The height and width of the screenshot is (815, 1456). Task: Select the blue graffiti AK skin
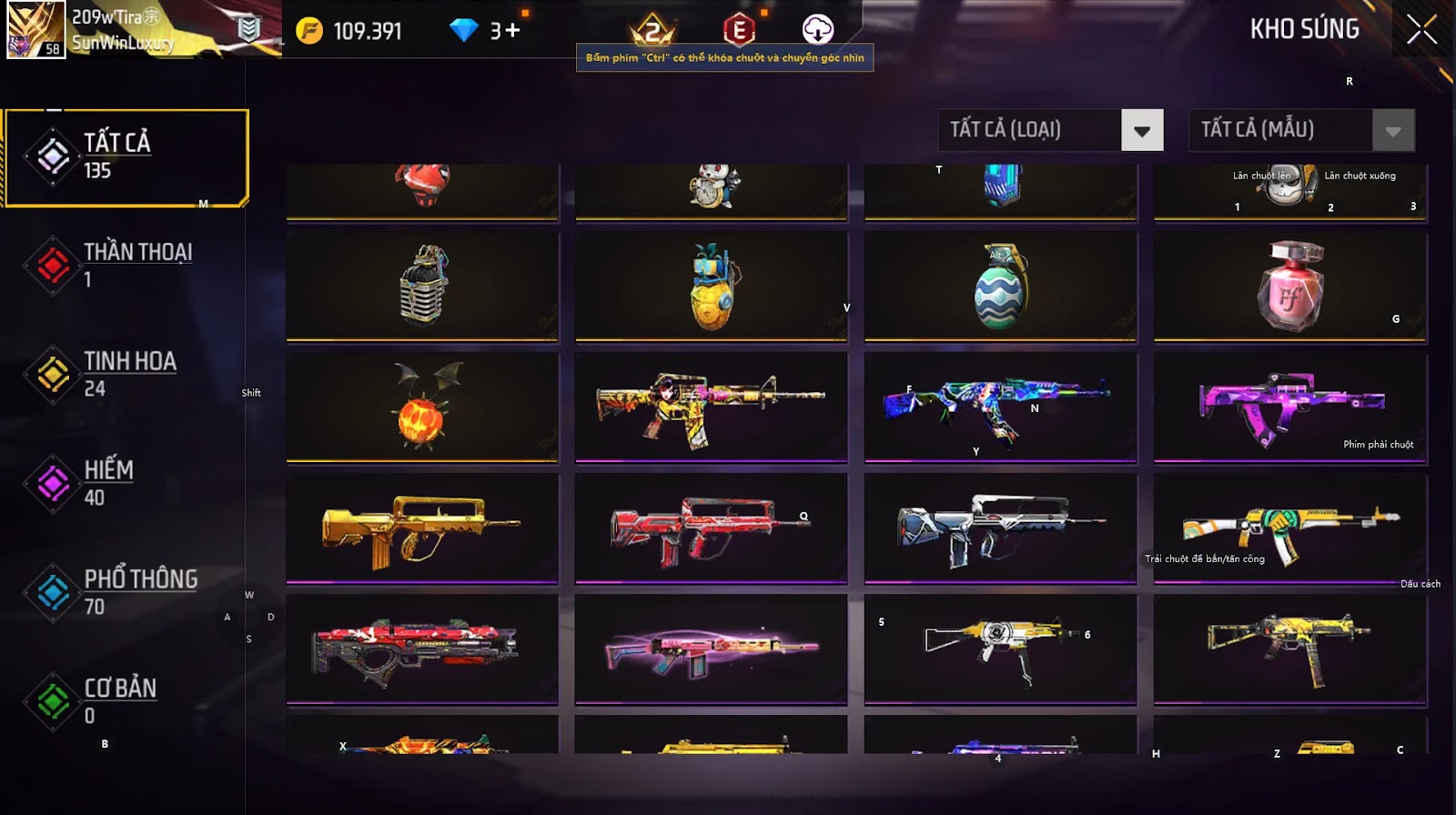tap(1001, 407)
